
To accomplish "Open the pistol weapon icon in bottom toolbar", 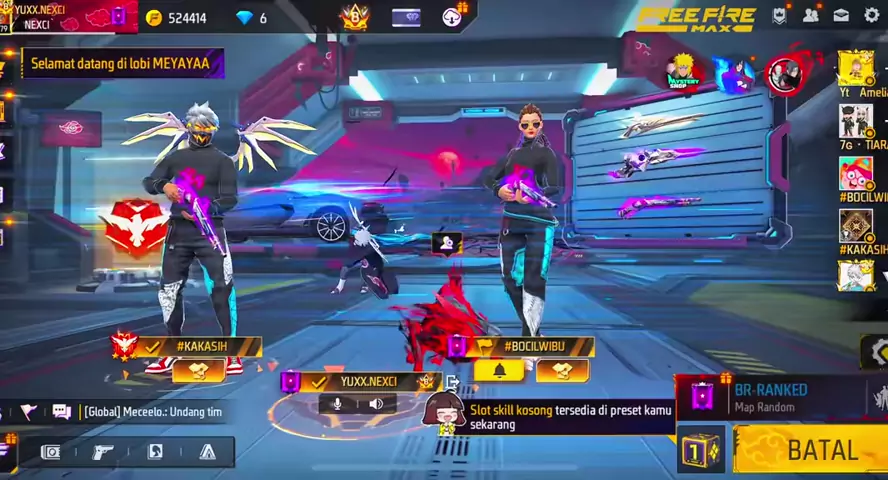I will (103, 452).
